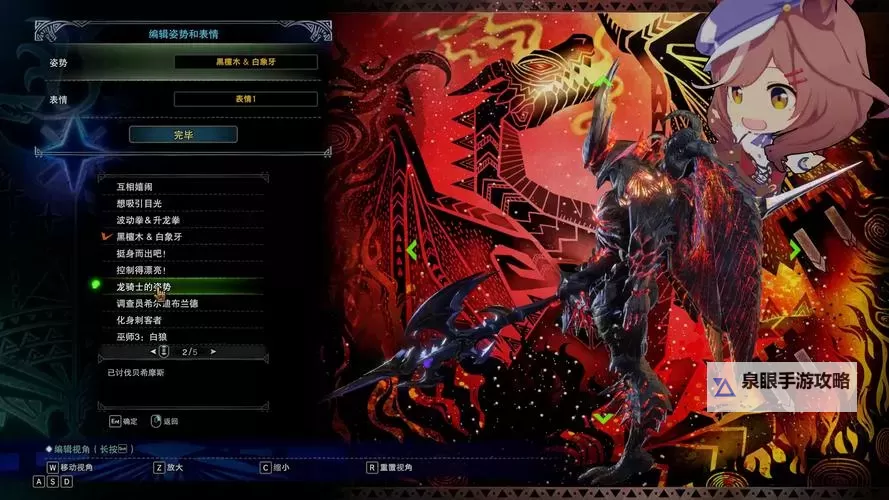The width and height of the screenshot is (889, 500).
Task: Open the 表情 expression selector field
Action: (245, 99)
